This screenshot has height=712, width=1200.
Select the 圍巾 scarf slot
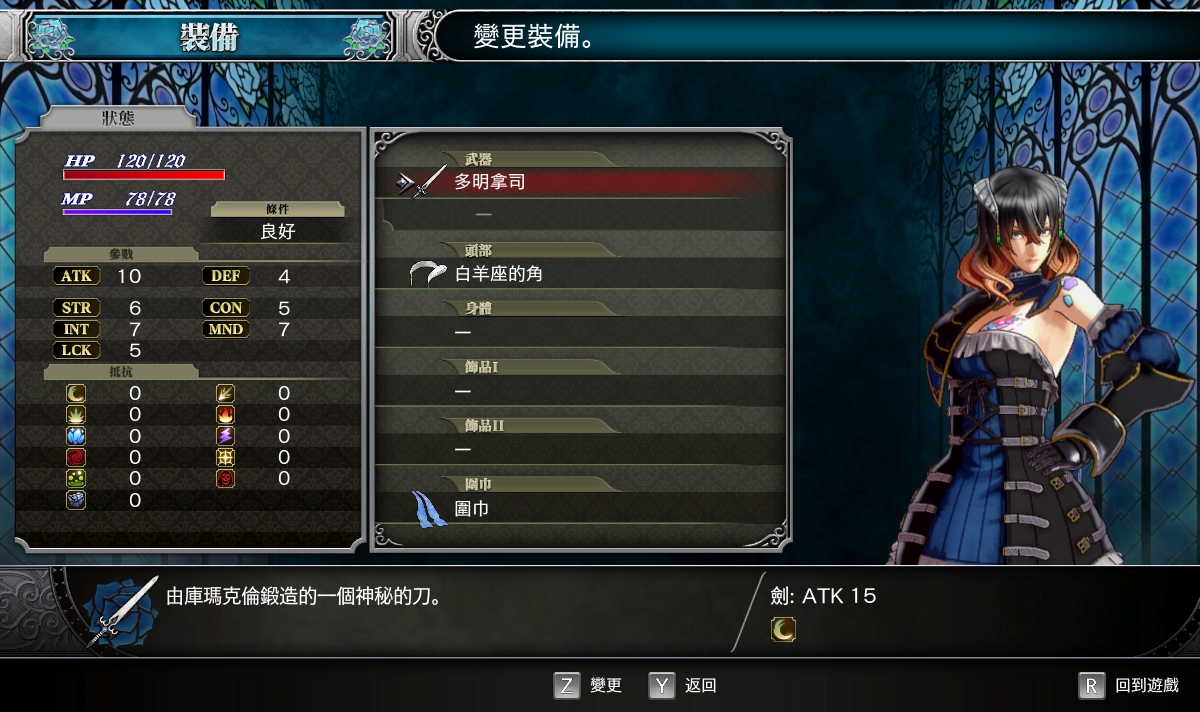580,508
